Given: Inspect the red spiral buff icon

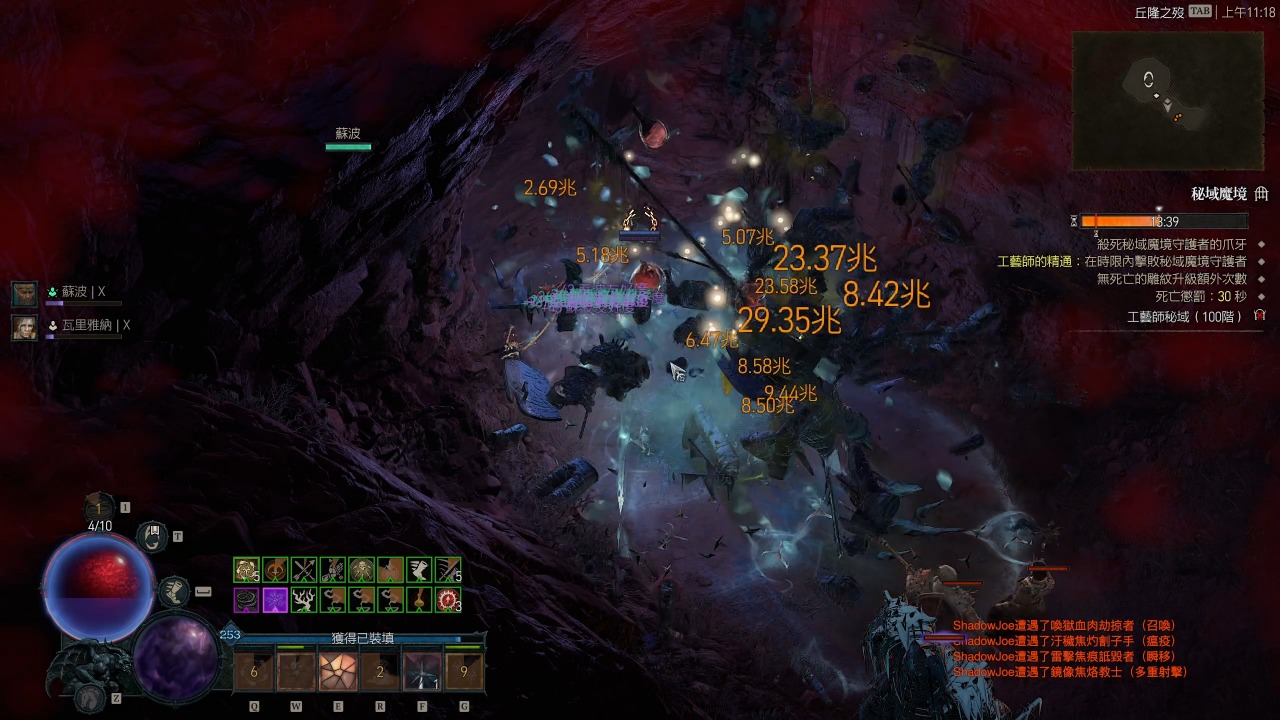Looking at the screenshot, I should pos(449,600).
